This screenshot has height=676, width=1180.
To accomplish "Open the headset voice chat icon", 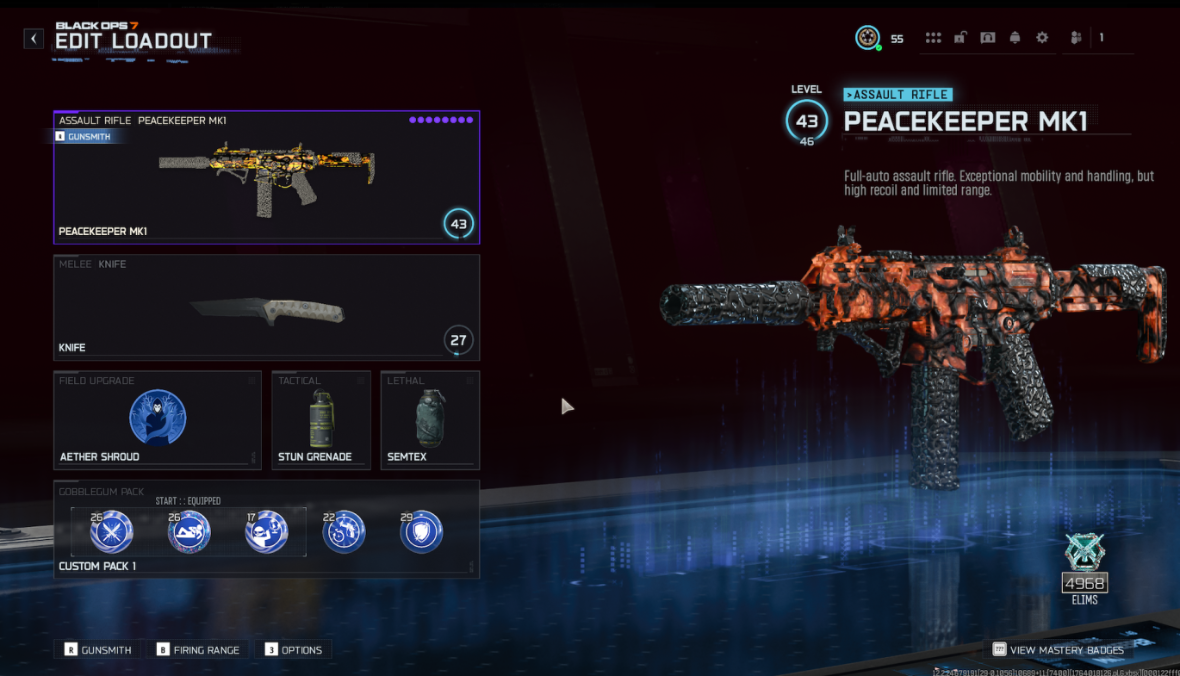I will 988,38.
